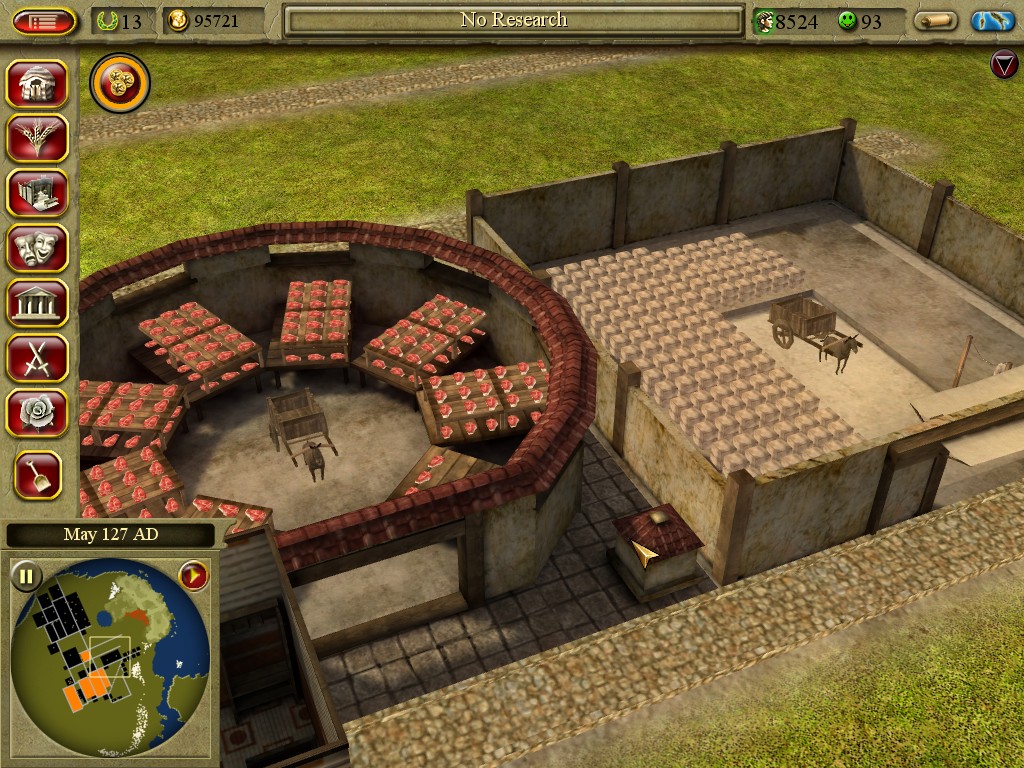
Task: Open the red main menu button
Action: [x=44, y=21]
